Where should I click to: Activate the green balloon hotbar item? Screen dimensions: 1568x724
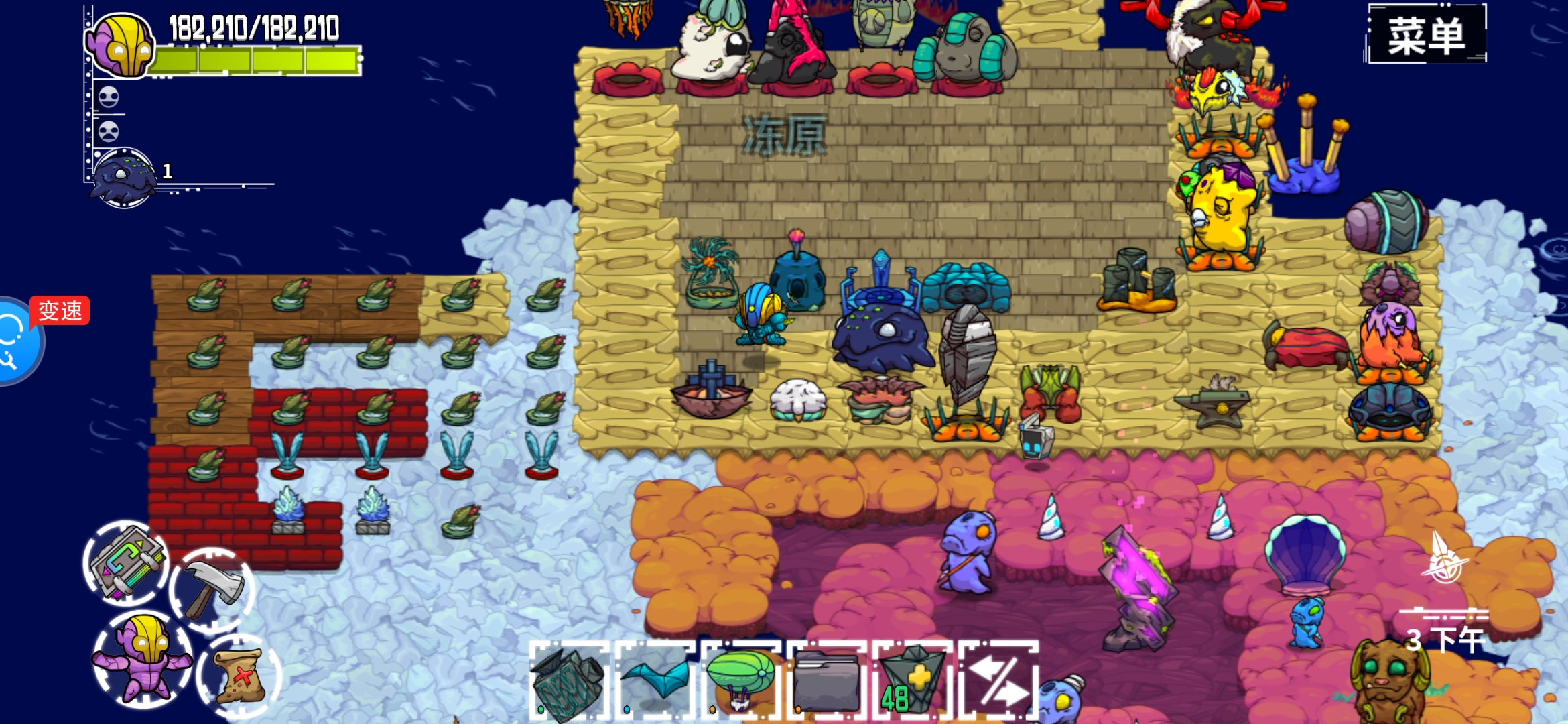coord(741,679)
